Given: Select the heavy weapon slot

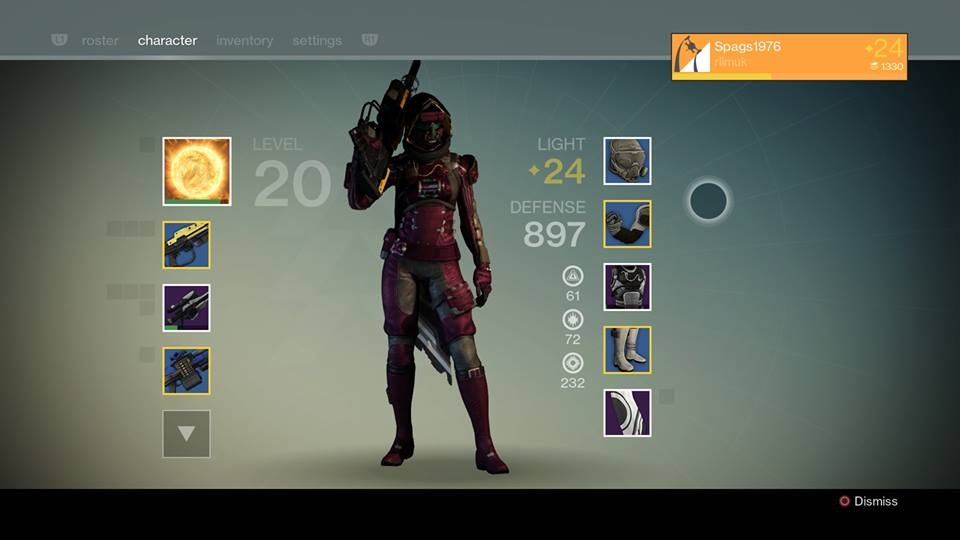Looking at the screenshot, I should click(187, 371).
